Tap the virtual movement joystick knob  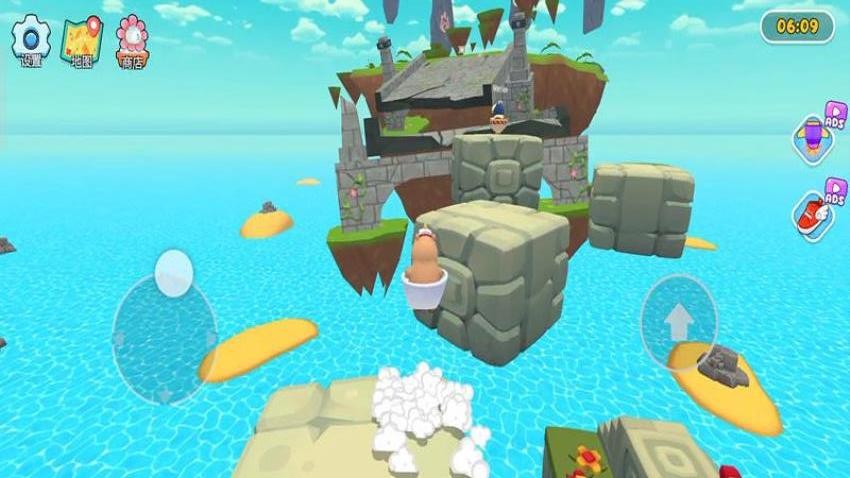pyautogui.click(x=174, y=273)
